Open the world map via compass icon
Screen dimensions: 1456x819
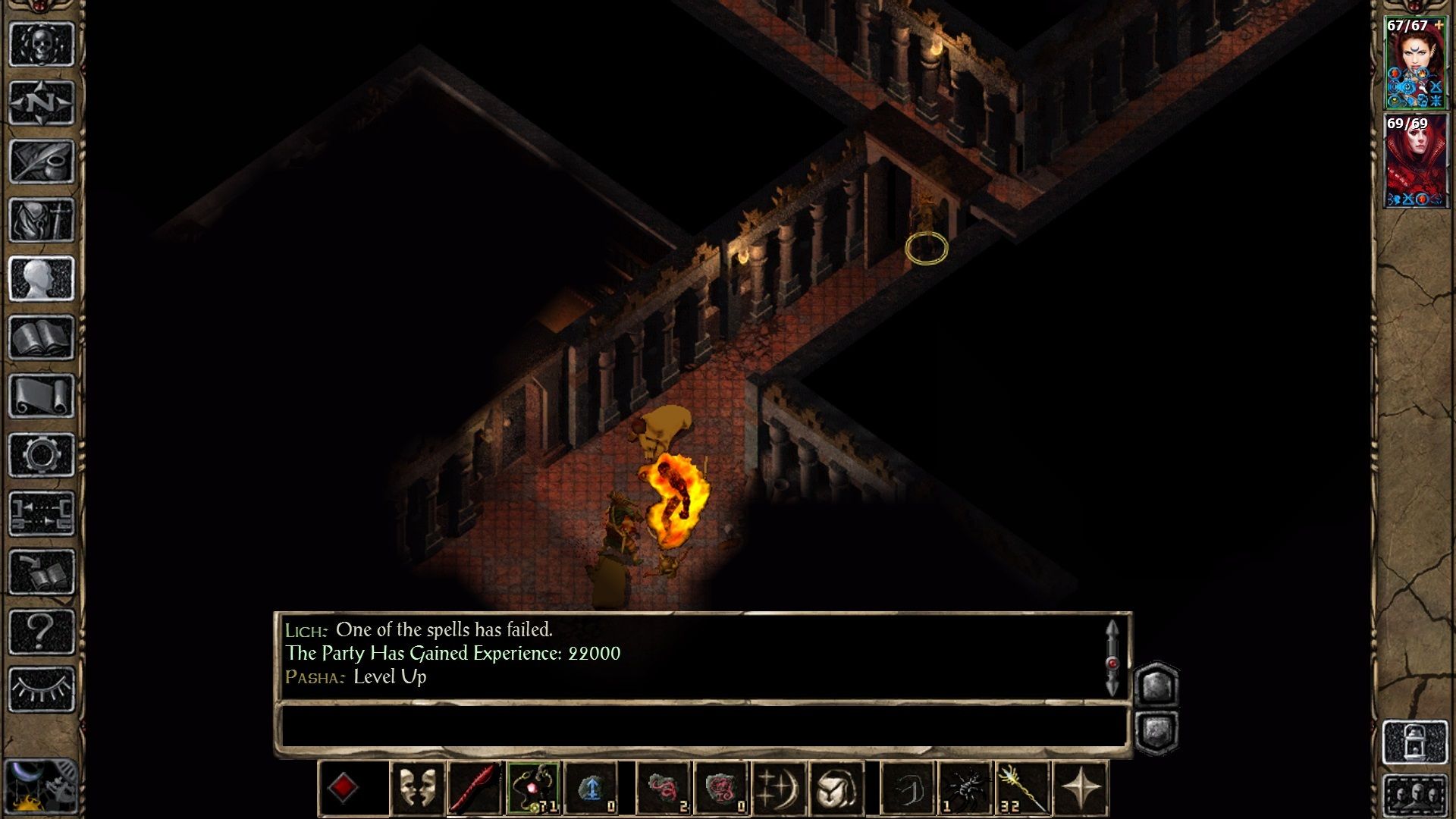point(42,101)
